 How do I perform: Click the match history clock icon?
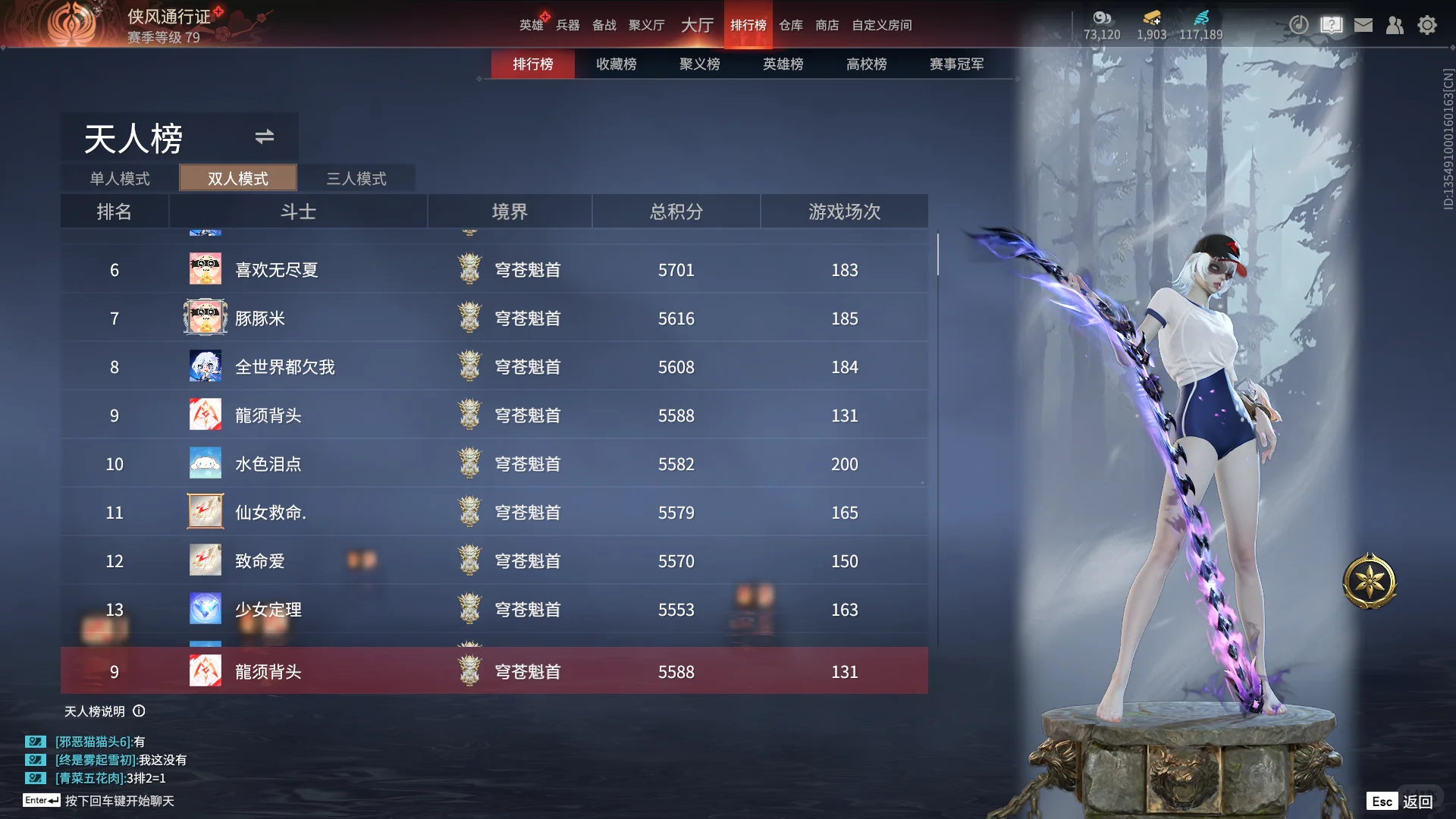[1299, 25]
